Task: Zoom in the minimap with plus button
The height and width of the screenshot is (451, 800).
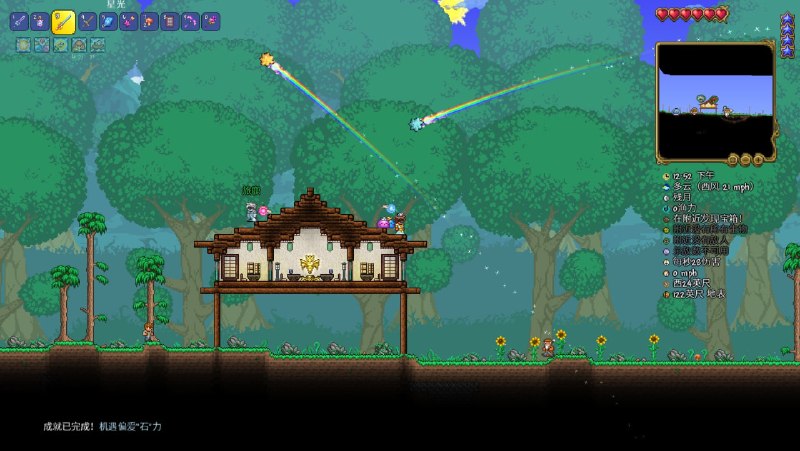Action: 758,159
